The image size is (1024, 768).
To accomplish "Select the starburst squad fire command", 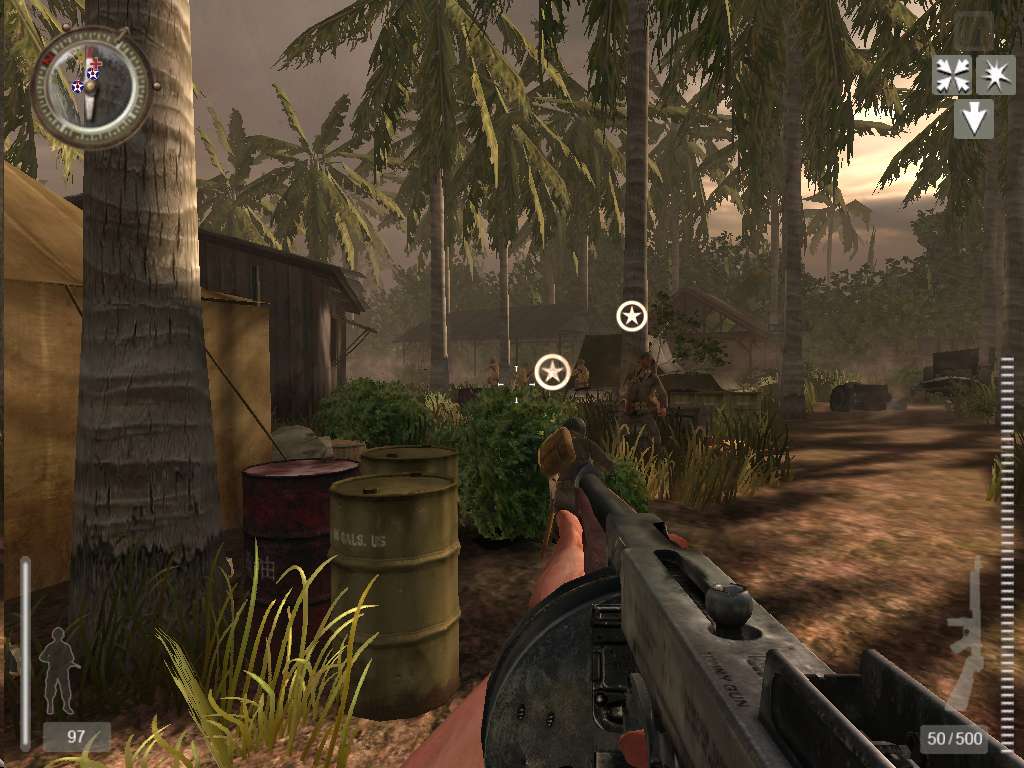I will tap(995, 75).
